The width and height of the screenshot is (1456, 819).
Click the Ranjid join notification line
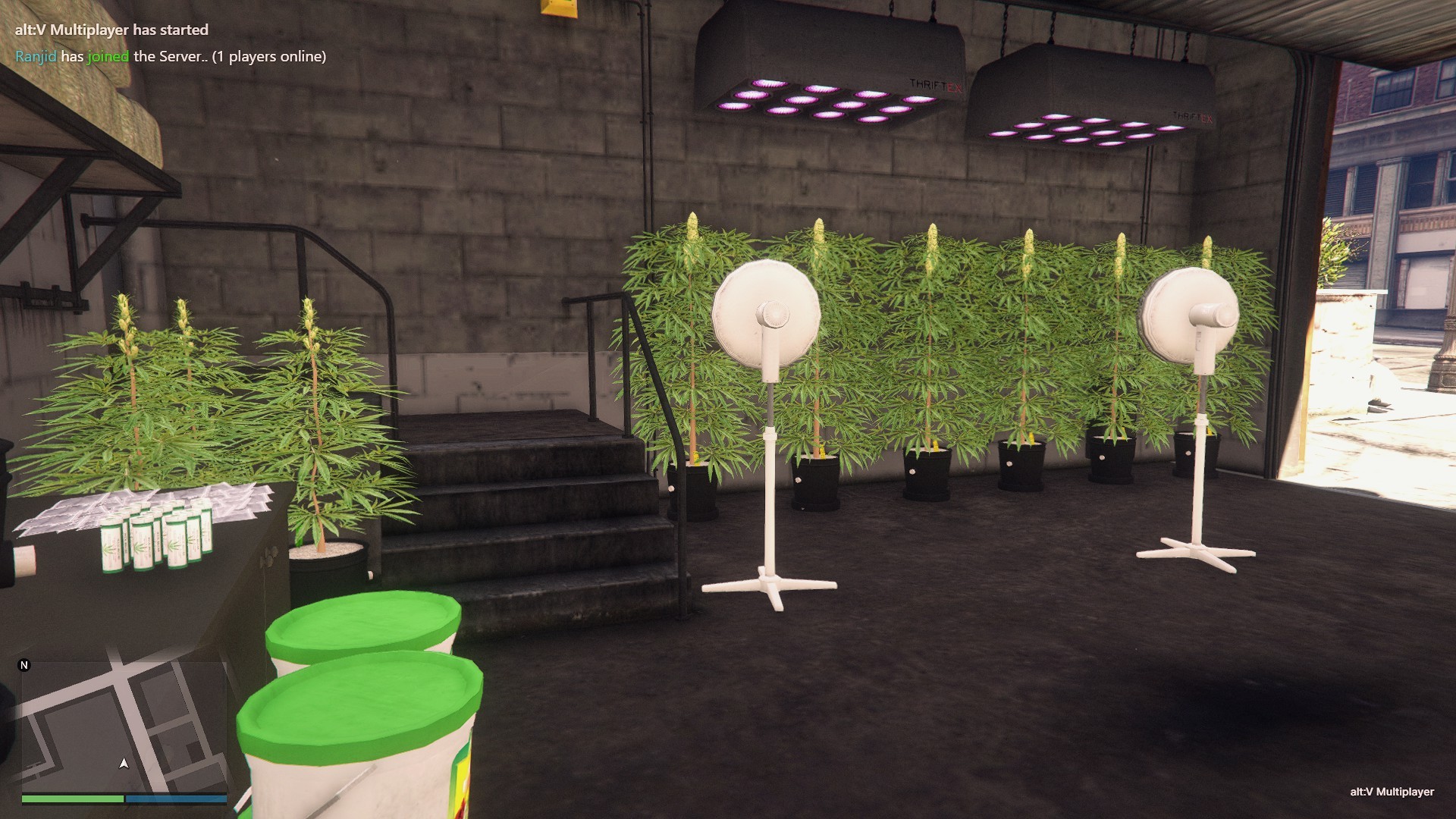(x=171, y=55)
